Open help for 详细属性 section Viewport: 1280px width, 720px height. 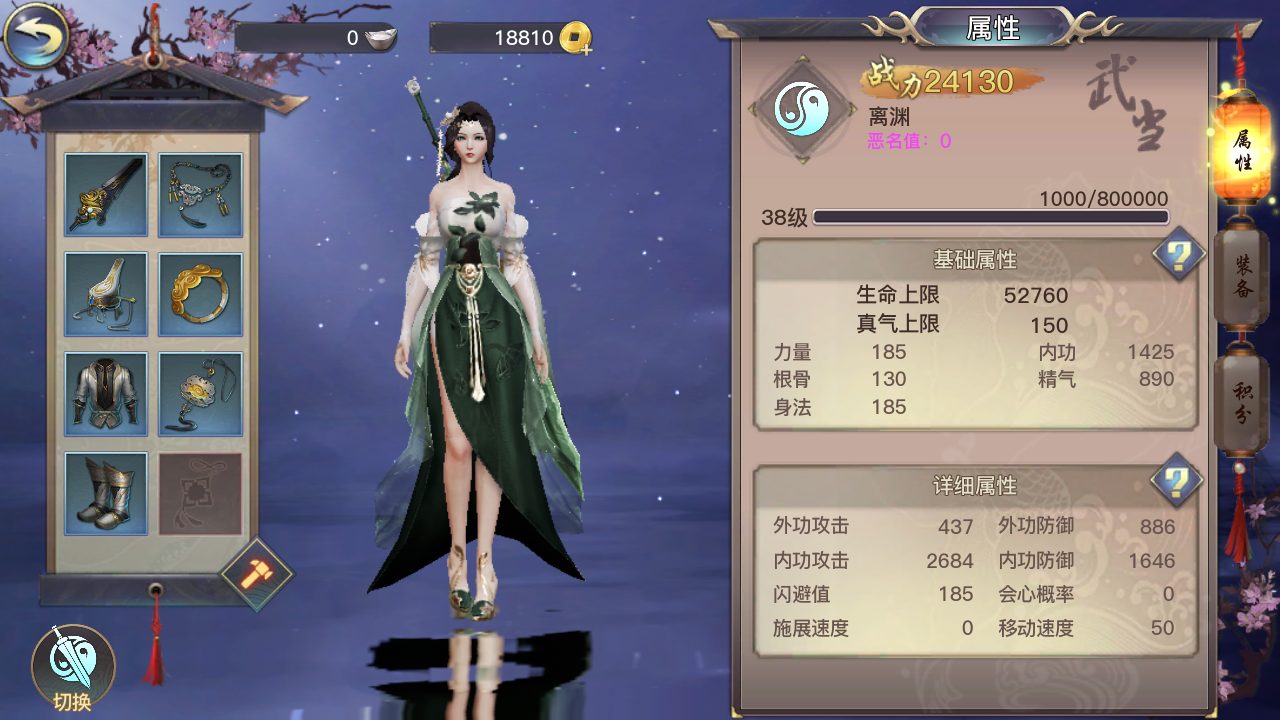[x=1176, y=481]
